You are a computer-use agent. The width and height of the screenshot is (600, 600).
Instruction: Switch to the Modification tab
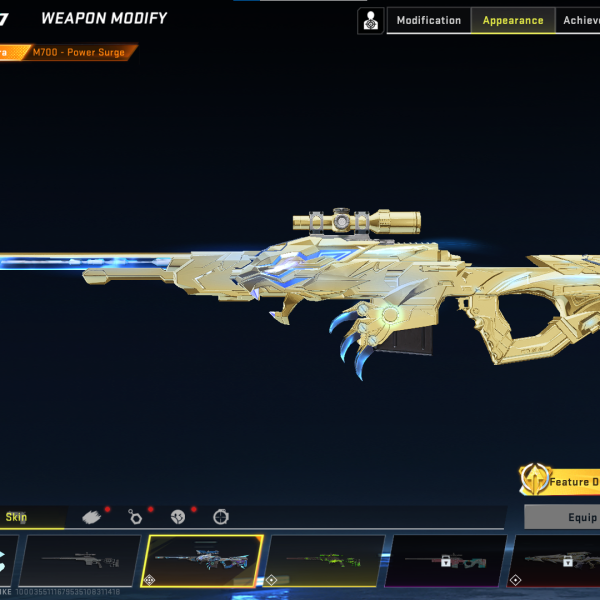(x=428, y=20)
